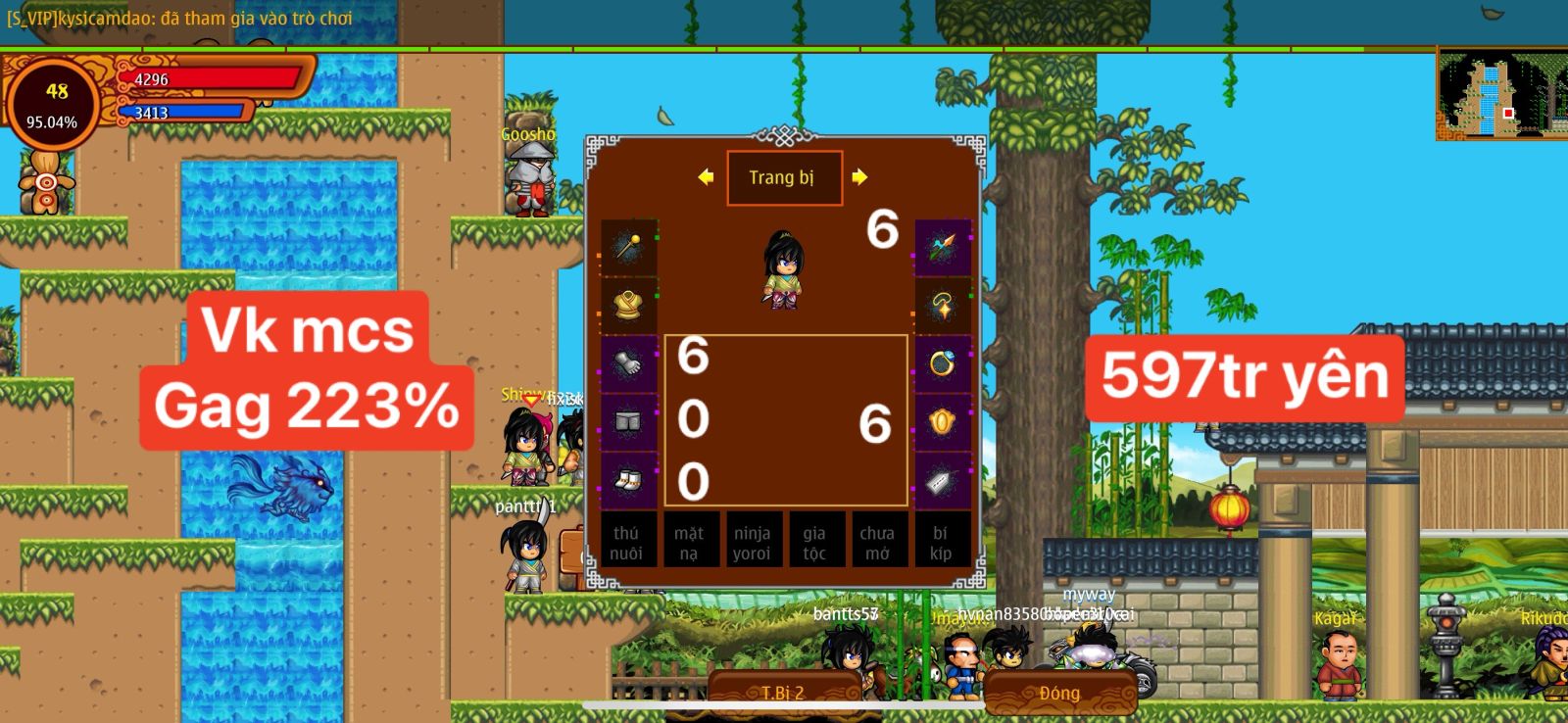Select the golden amulet slot
The image size is (1568, 723).
pyautogui.click(x=942, y=422)
